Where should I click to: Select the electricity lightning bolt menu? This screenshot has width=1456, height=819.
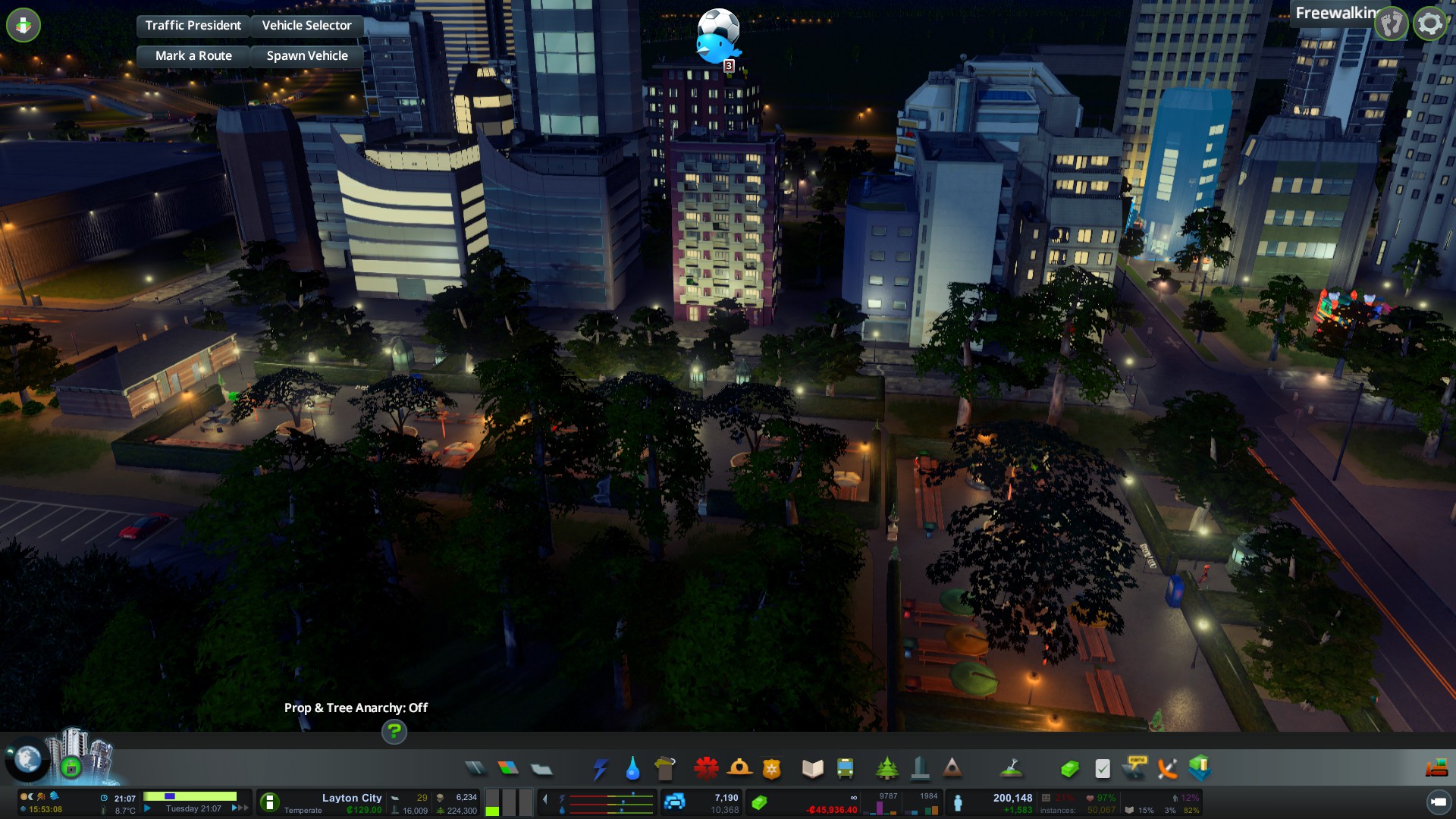pyautogui.click(x=600, y=769)
